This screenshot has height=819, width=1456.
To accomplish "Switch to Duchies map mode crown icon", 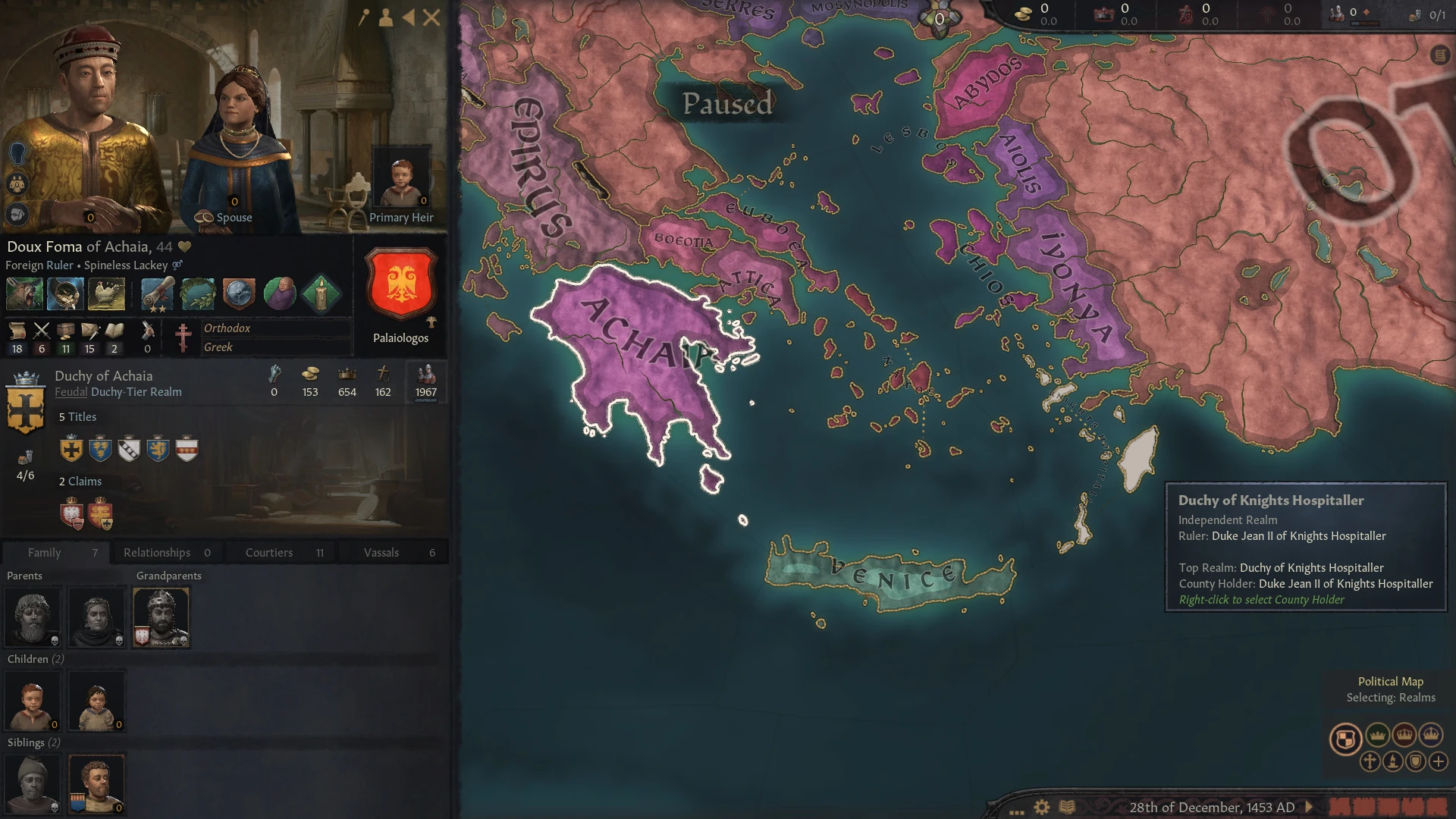I will (x=1378, y=734).
